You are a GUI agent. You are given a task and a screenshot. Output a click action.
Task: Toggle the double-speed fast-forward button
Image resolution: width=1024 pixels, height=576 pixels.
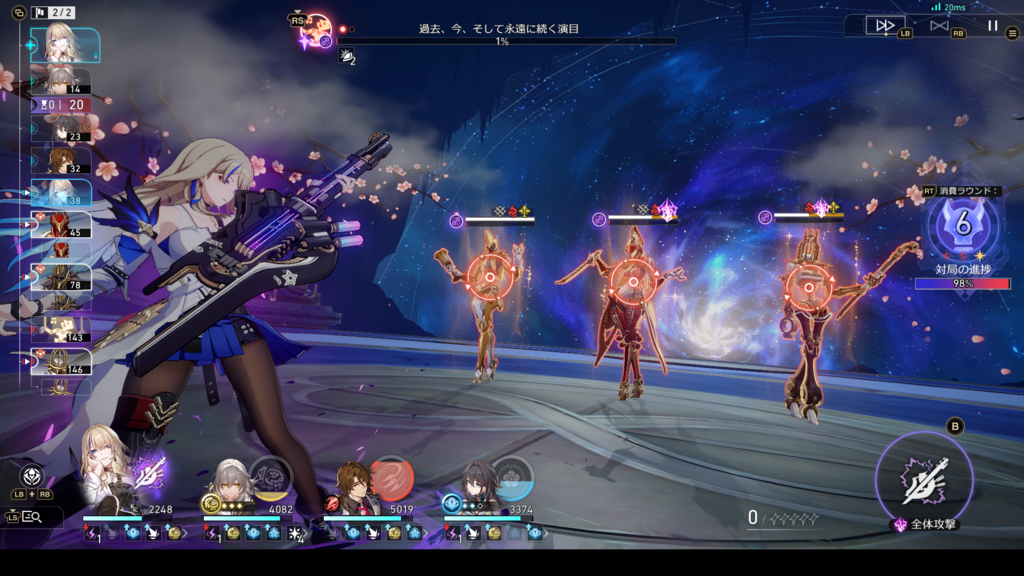click(885, 26)
